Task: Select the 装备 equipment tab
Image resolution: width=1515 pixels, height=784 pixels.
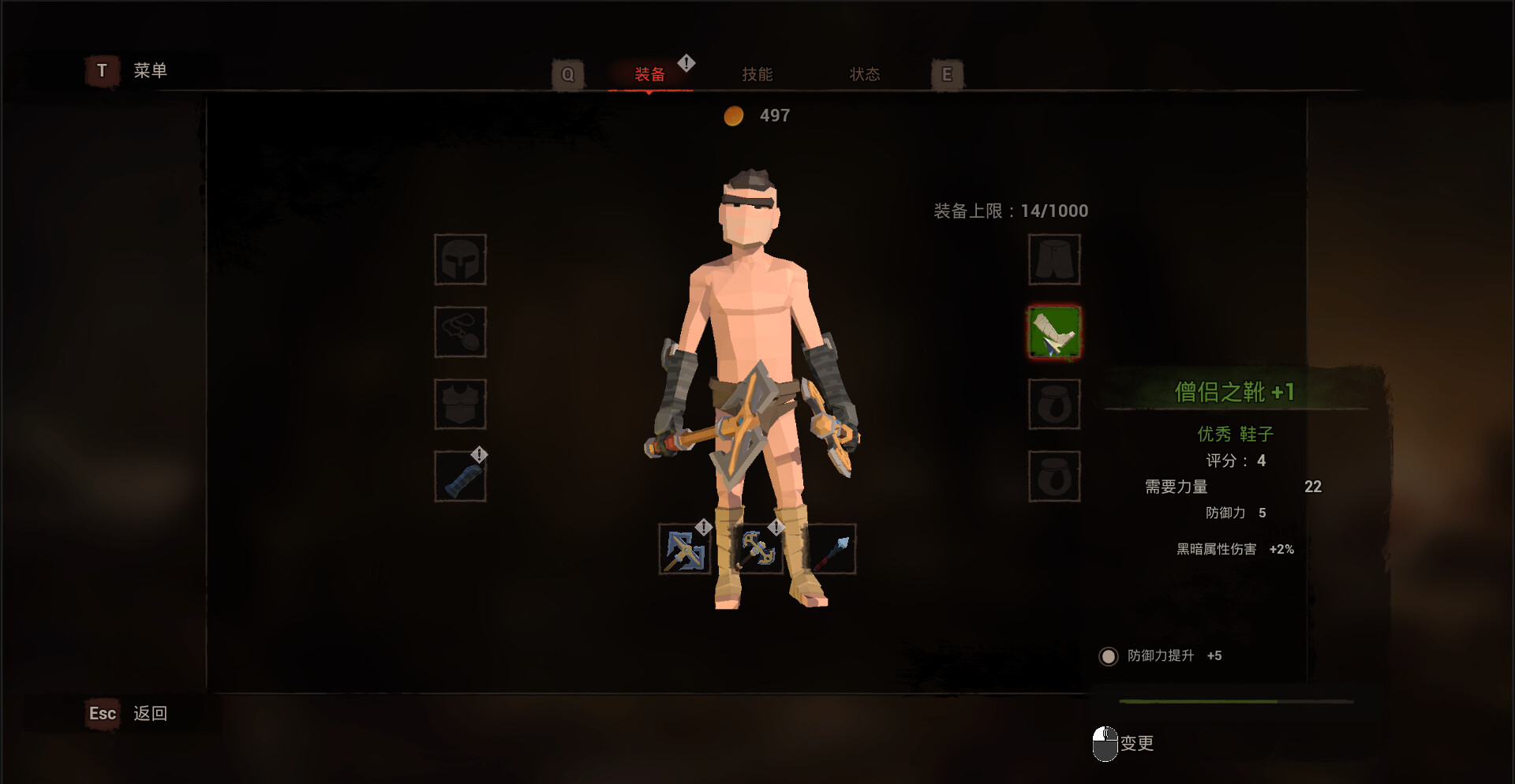Action: click(649, 74)
